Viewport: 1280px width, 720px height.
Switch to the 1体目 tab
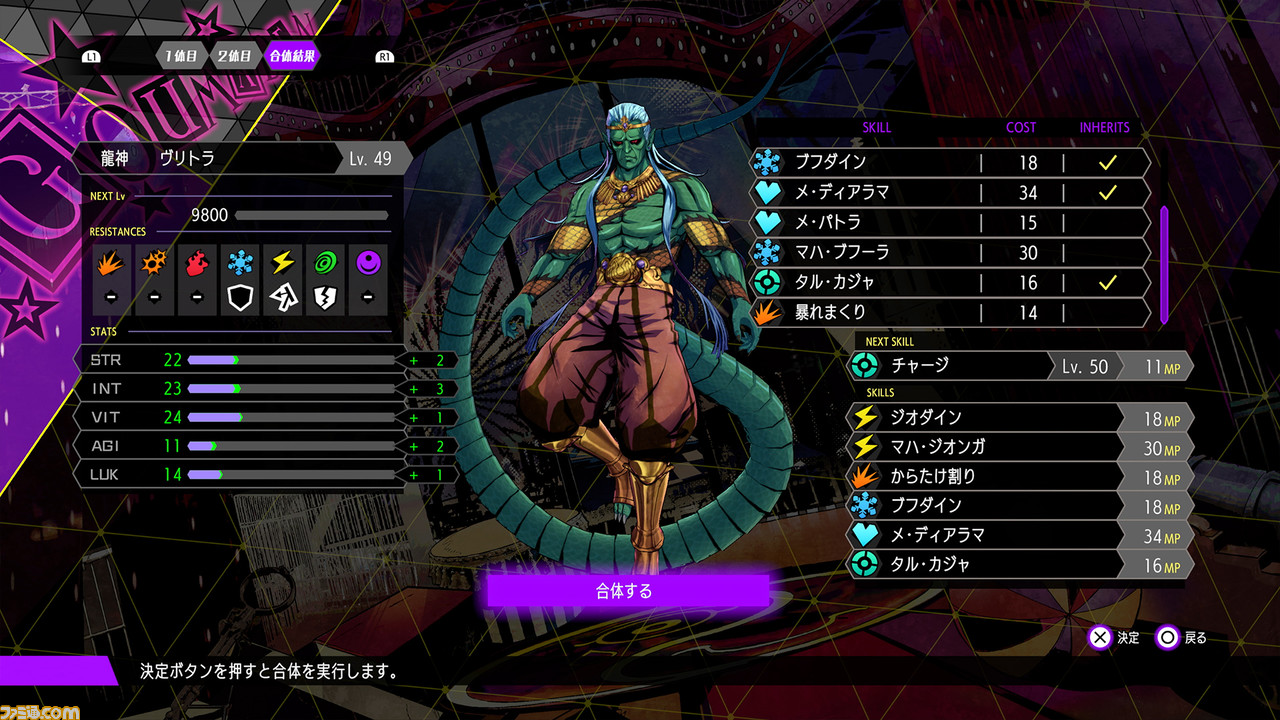pos(183,56)
